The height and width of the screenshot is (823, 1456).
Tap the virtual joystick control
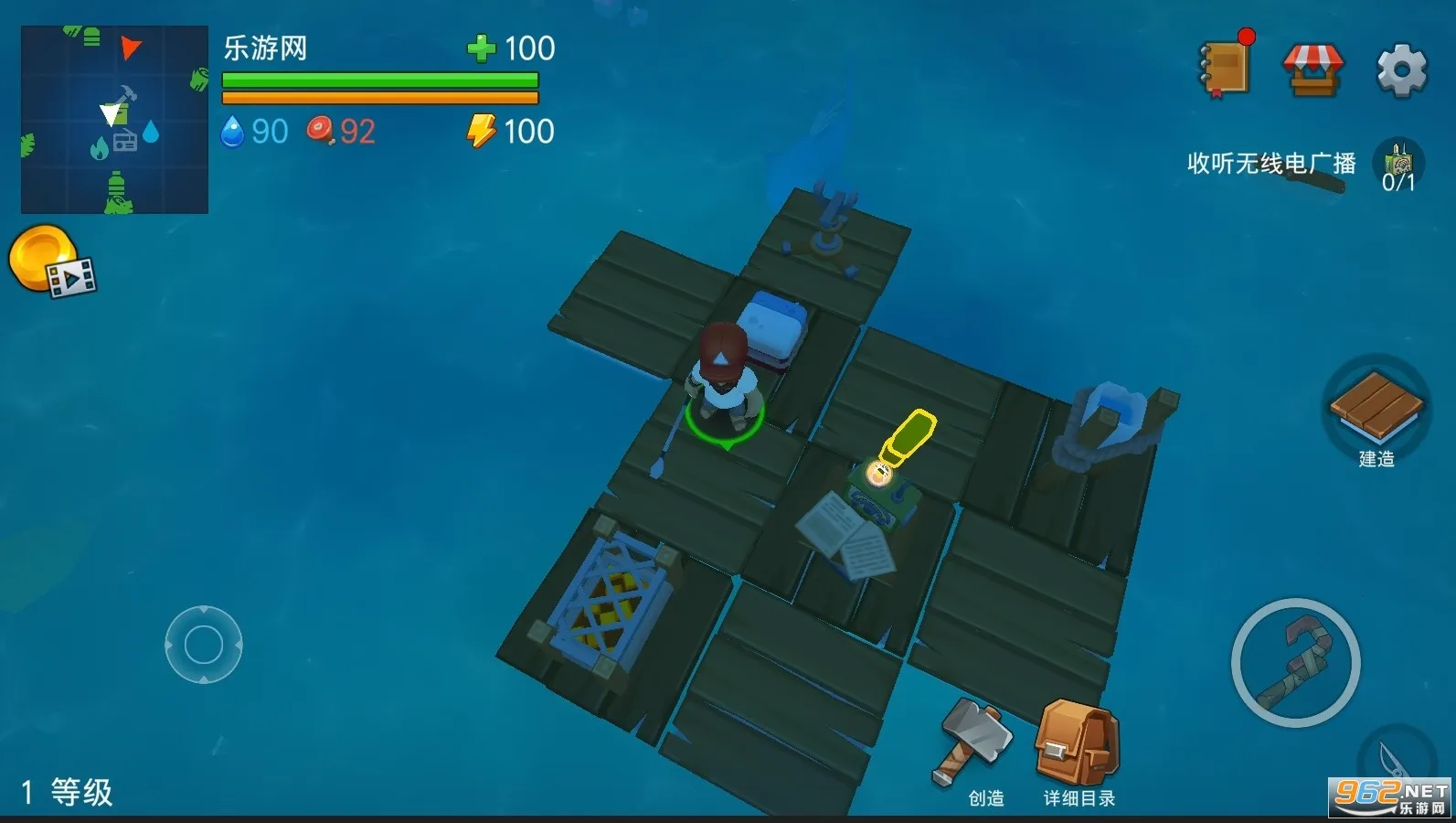click(204, 645)
